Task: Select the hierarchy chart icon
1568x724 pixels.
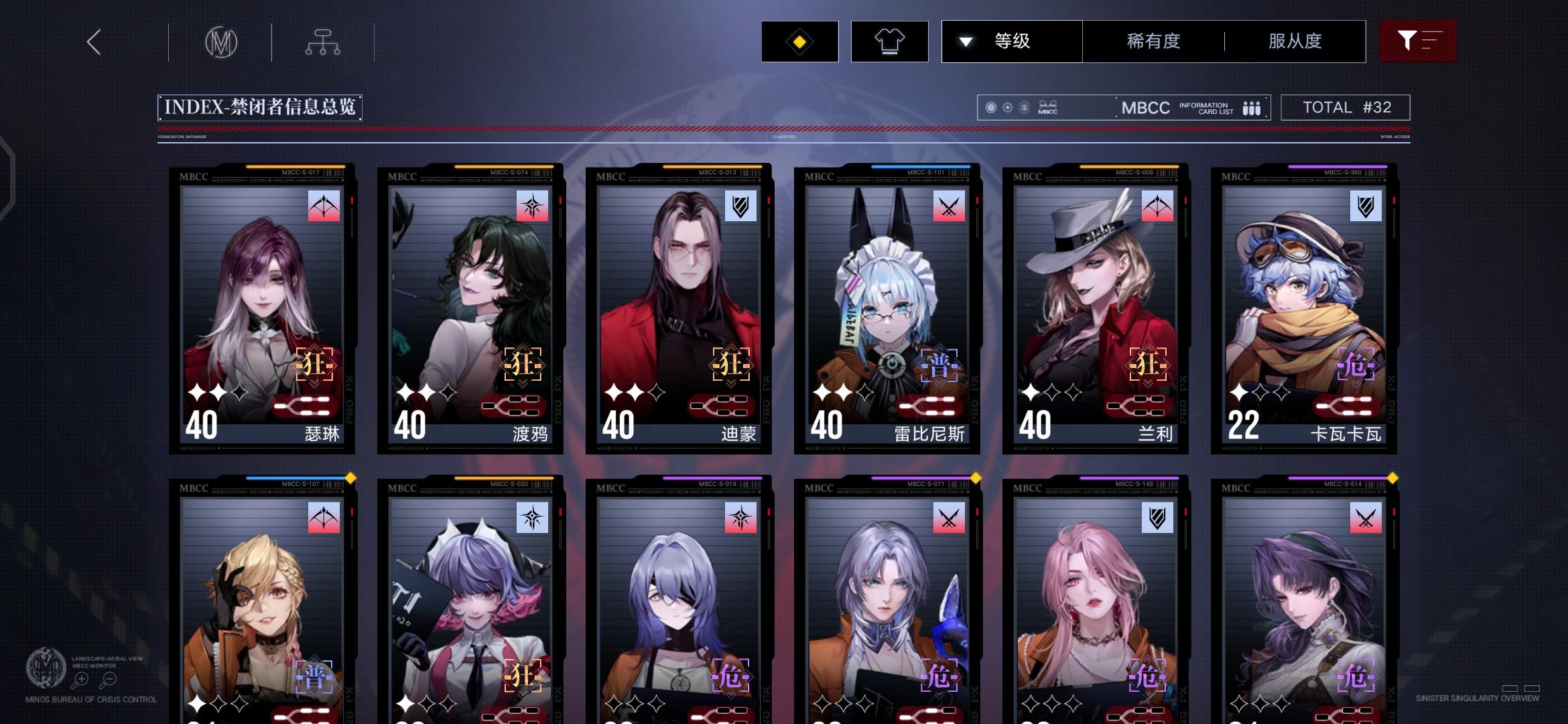Action: click(322, 42)
